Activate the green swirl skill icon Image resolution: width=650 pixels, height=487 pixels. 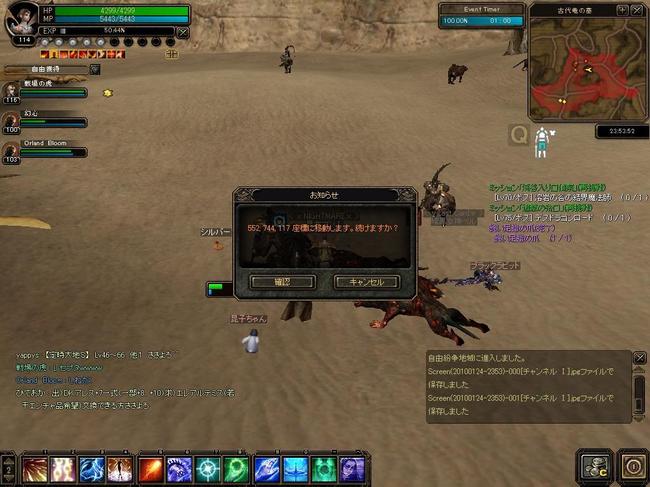237,465
